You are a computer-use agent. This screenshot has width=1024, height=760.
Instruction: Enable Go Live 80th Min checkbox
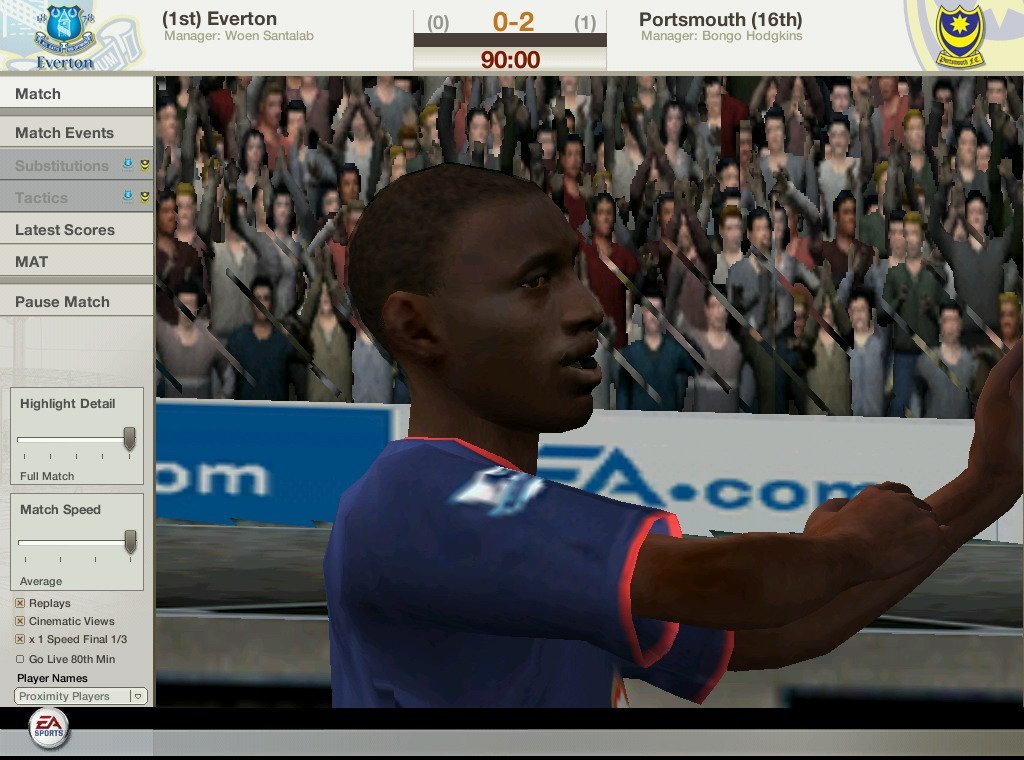(20, 659)
